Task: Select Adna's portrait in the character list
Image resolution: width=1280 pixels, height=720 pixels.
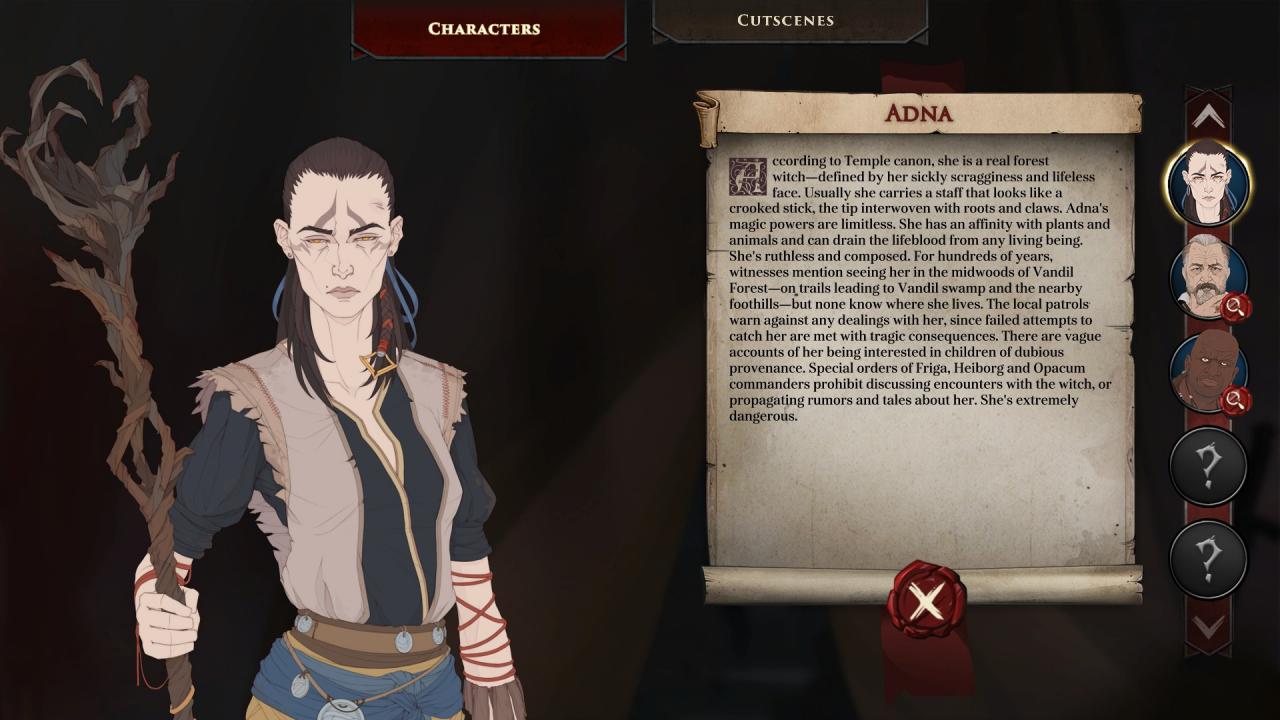Action: tap(1208, 183)
